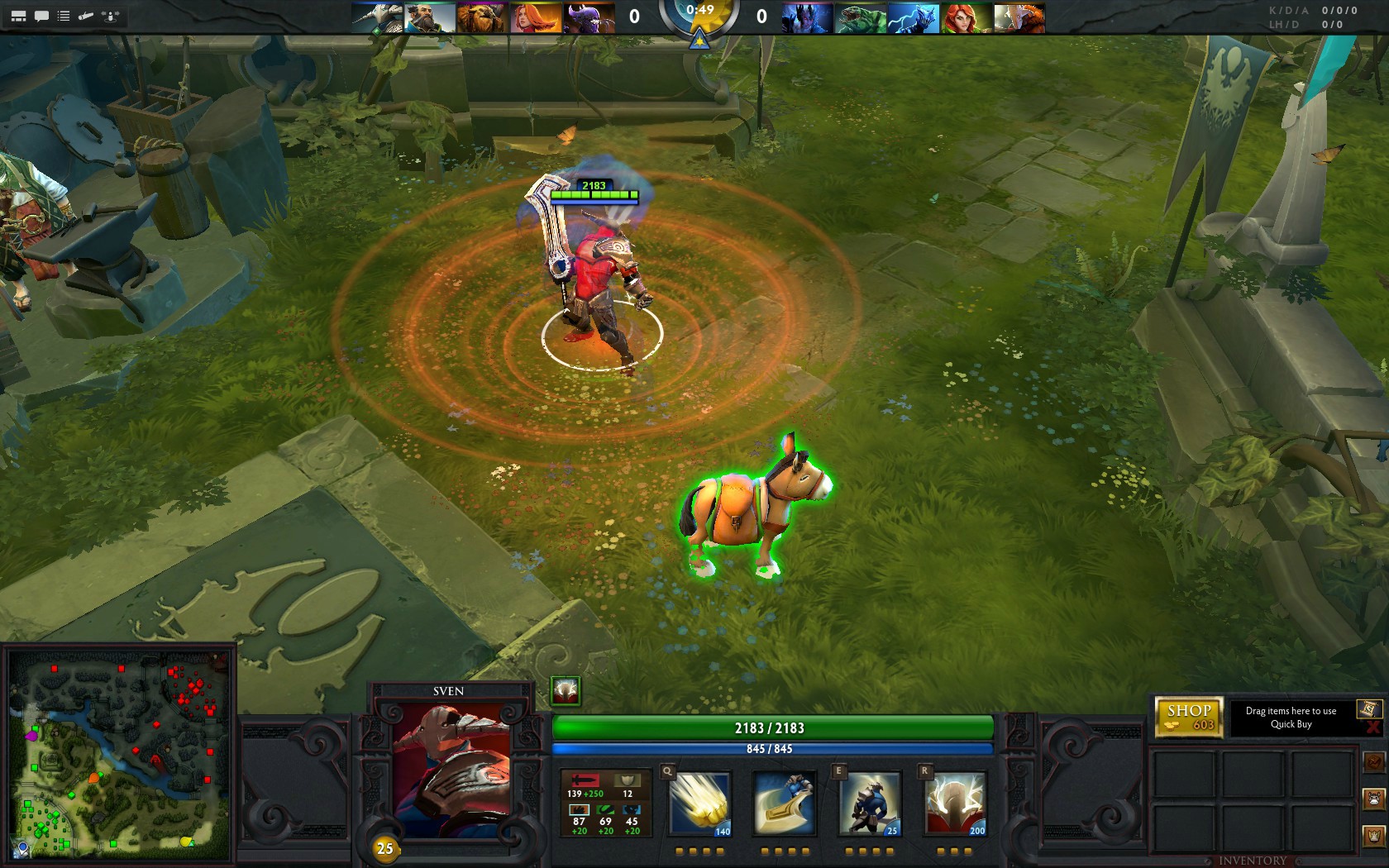
Task: Cast the Warcry ability
Action: click(870, 804)
